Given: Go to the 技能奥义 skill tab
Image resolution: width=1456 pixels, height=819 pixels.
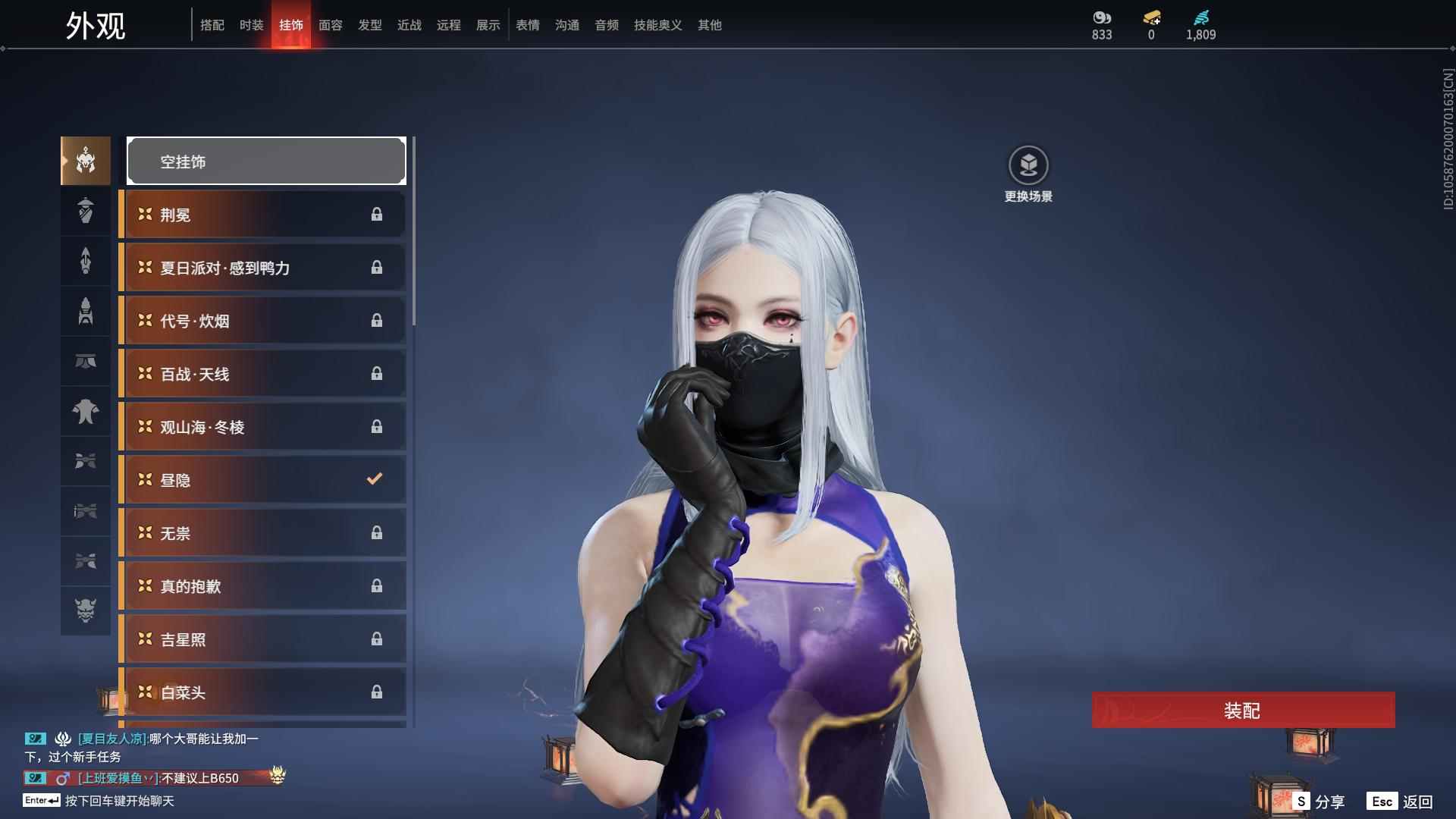Looking at the screenshot, I should tap(658, 25).
